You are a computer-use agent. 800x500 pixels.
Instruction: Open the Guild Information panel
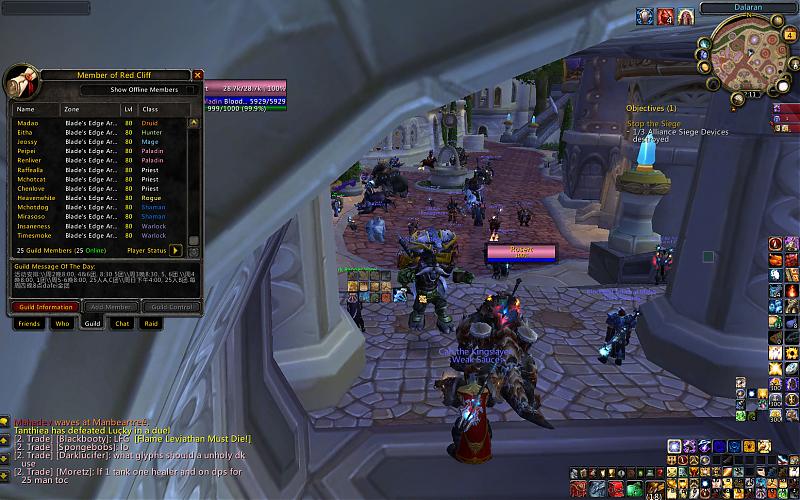point(43,307)
